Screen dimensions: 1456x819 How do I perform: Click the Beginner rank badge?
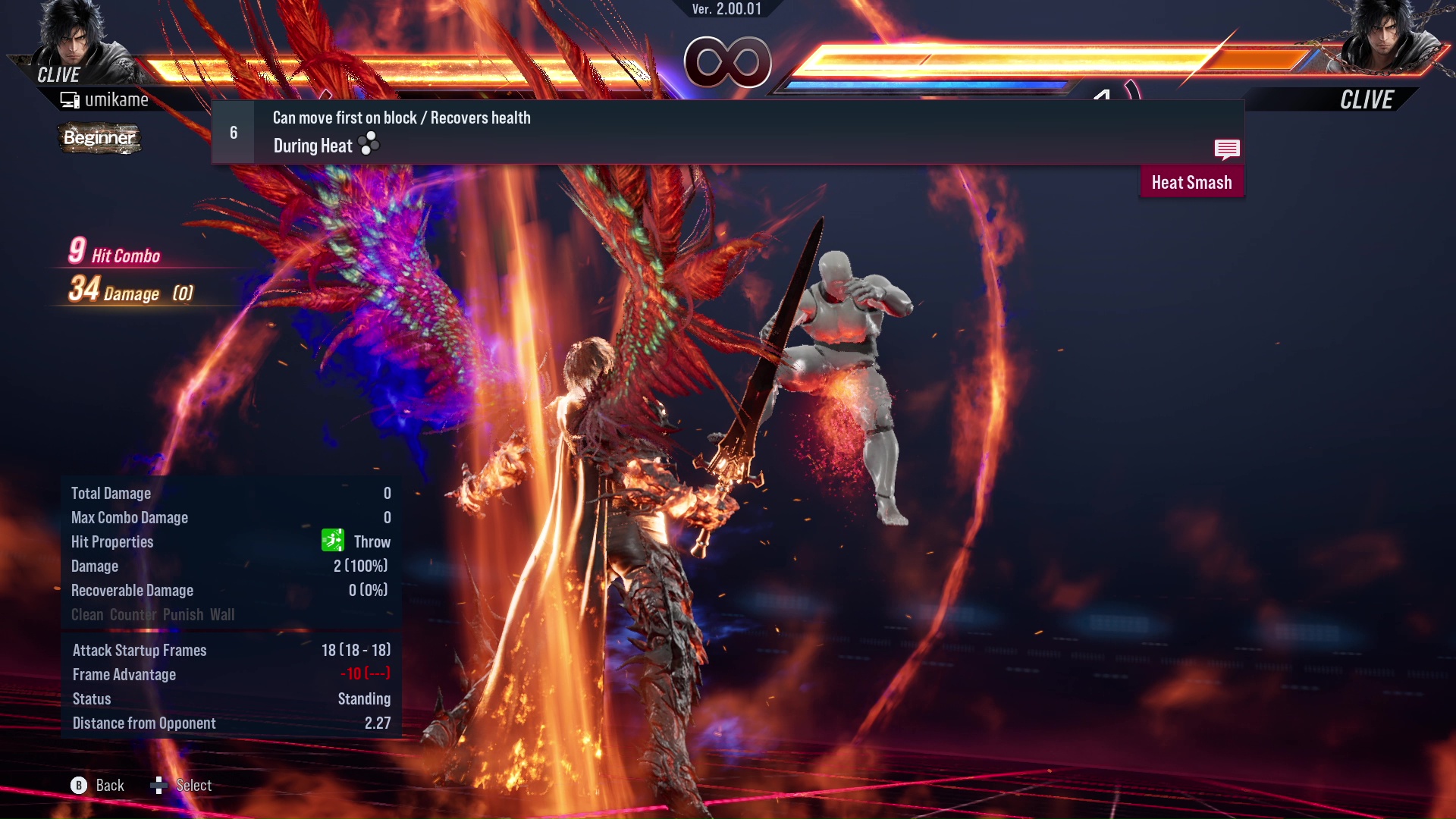[99, 138]
